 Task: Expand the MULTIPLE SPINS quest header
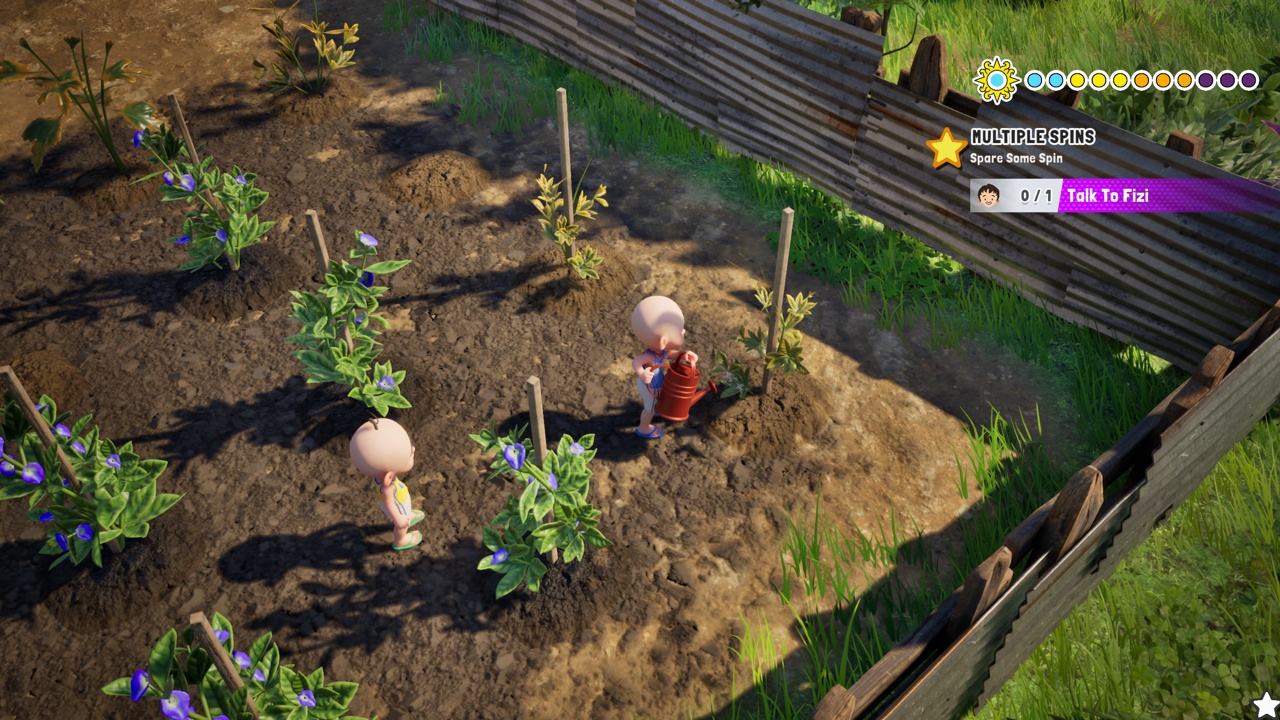[1032, 137]
